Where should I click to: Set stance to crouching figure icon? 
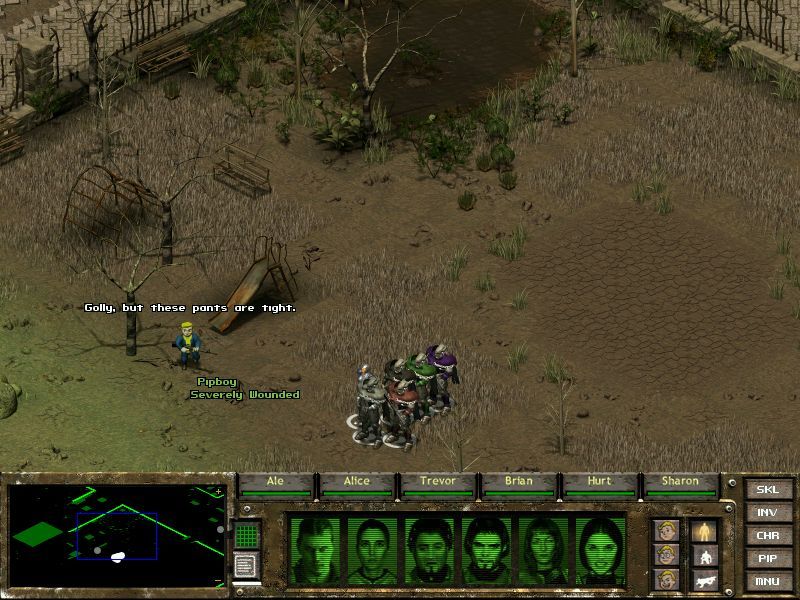coord(704,556)
